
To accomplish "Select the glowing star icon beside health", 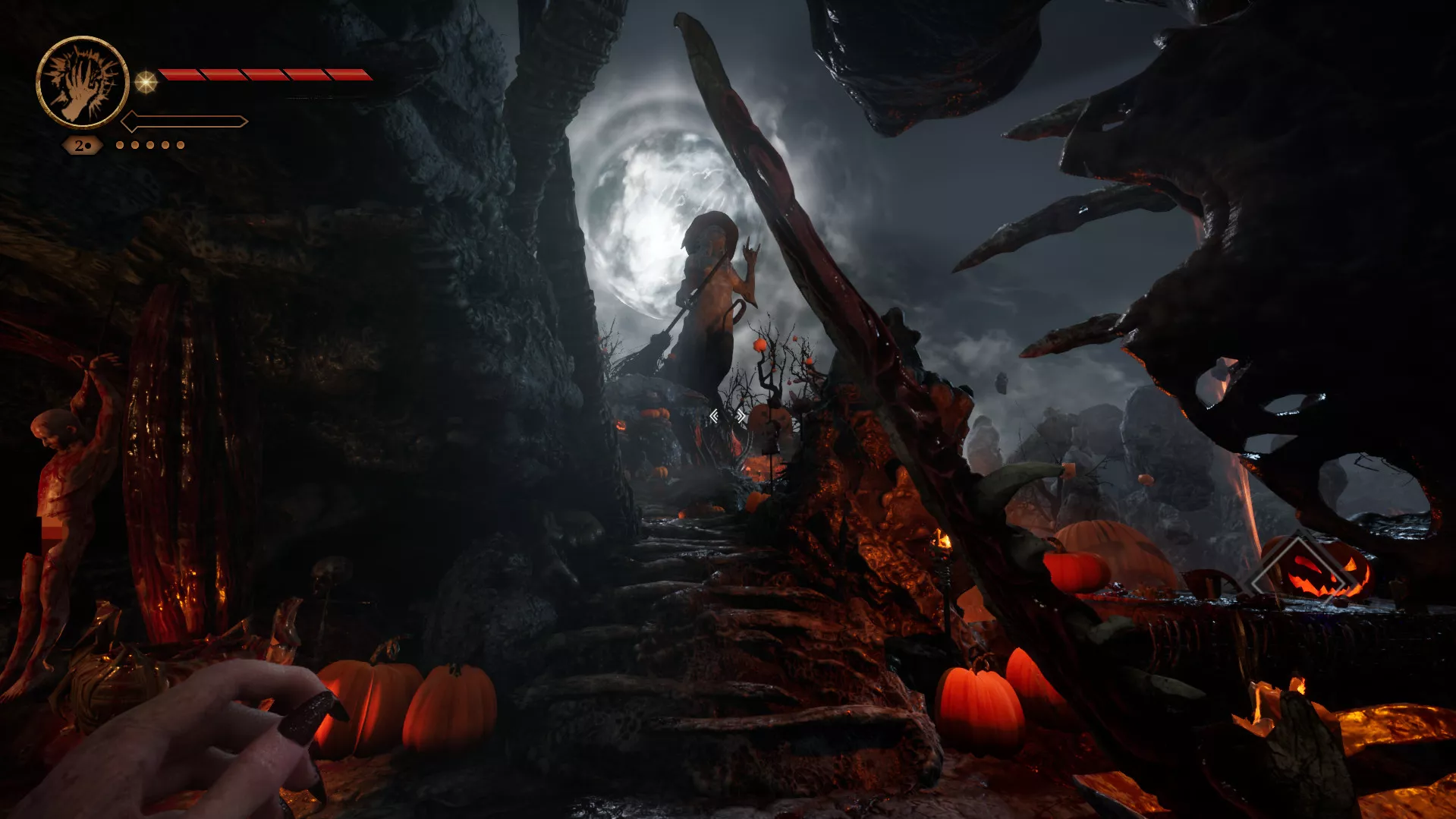I will (x=146, y=81).
